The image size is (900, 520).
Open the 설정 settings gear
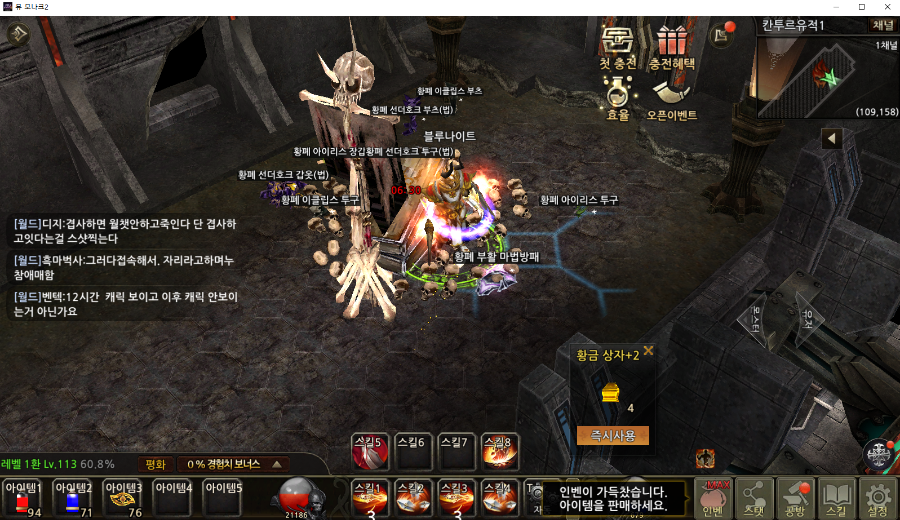pyautogui.click(x=877, y=498)
